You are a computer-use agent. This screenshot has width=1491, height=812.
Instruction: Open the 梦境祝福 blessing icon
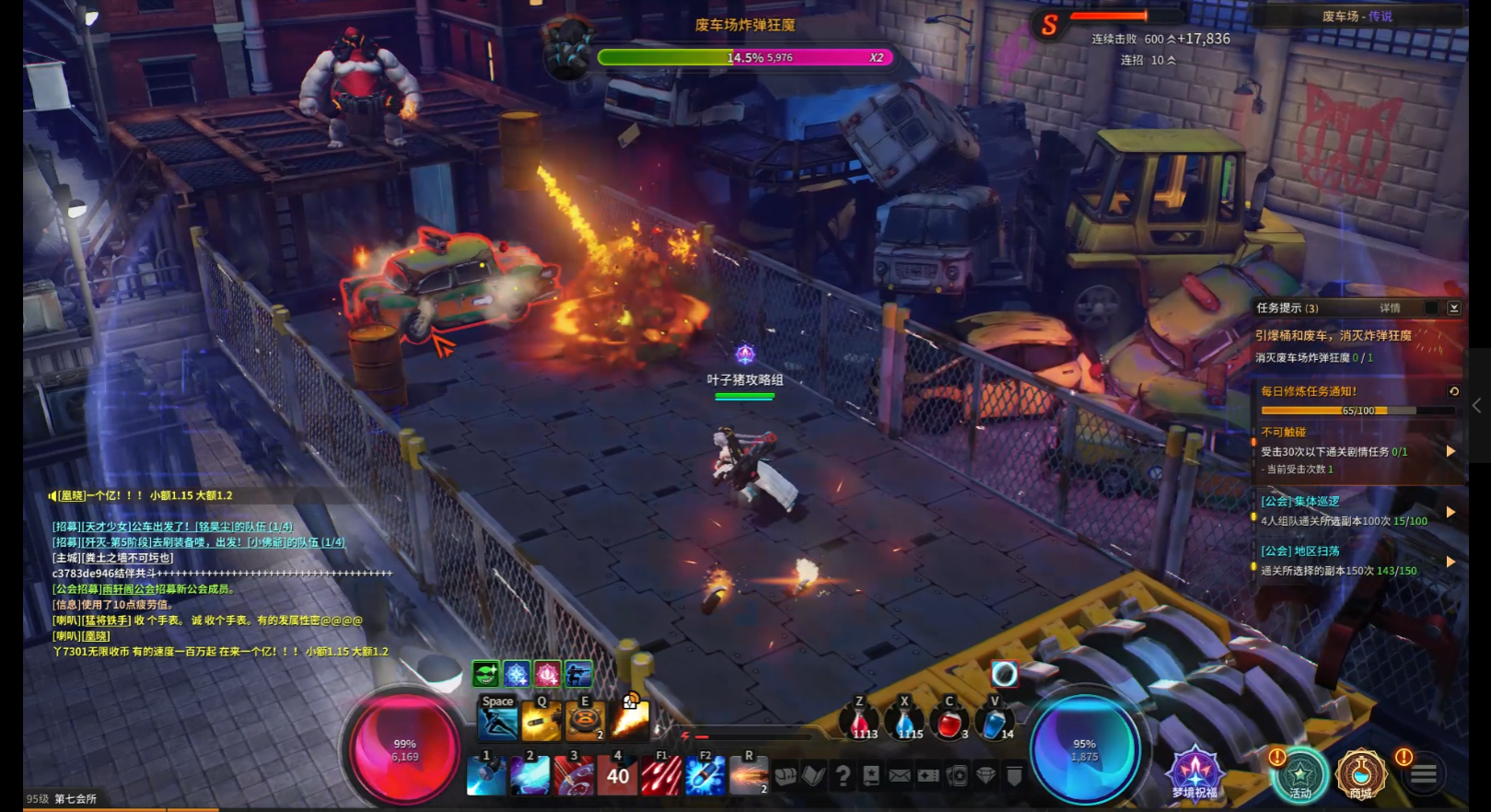pos(1194,771)
